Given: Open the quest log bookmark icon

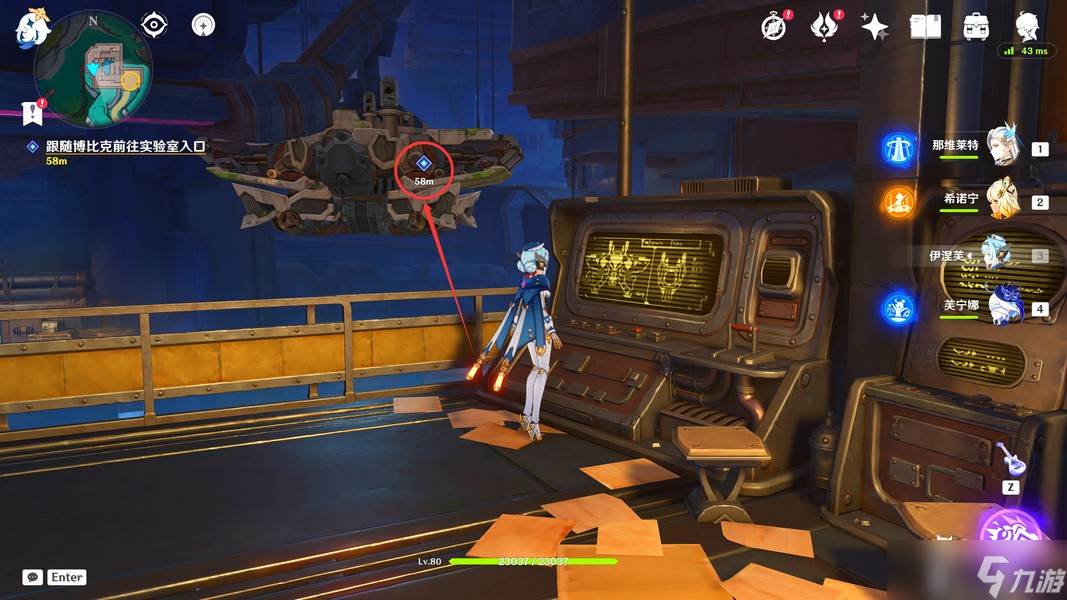Looking at the screenshot, I should coord(33,111).
